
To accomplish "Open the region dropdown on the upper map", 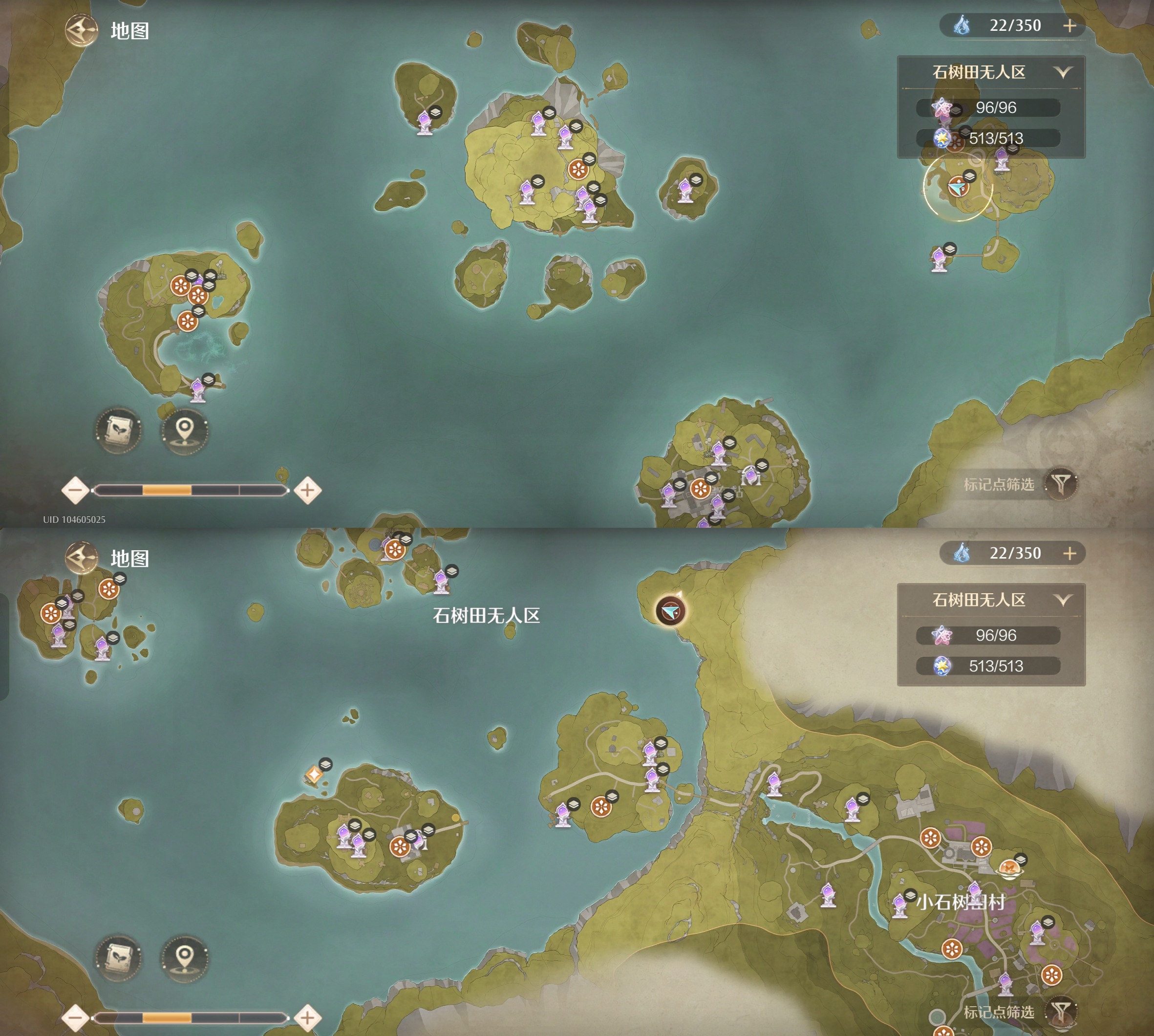I will tap(1062, 72).
